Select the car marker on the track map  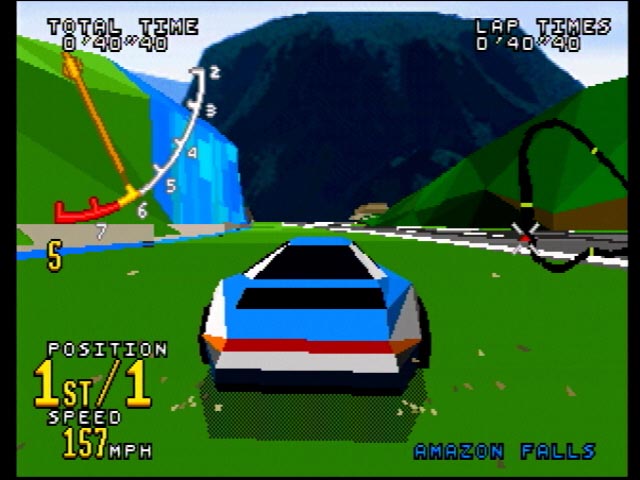click(x=524, y=238)
